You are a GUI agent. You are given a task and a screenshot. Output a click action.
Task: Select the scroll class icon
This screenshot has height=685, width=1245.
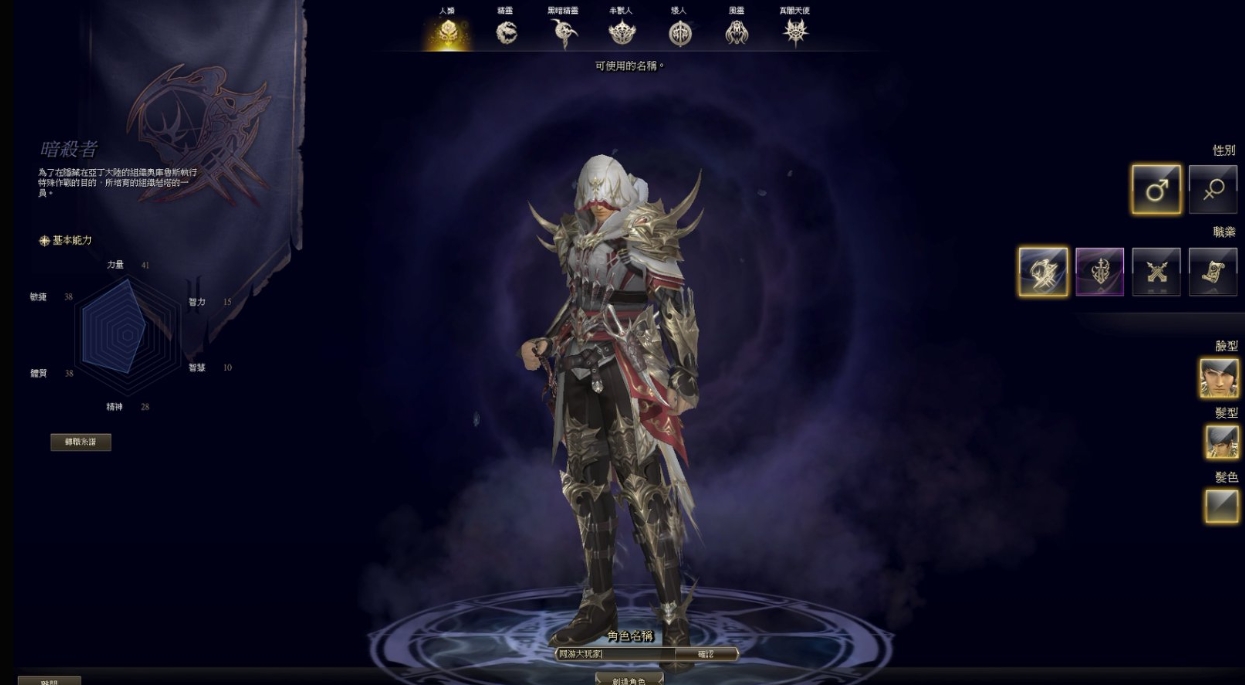pos(1213,272)
